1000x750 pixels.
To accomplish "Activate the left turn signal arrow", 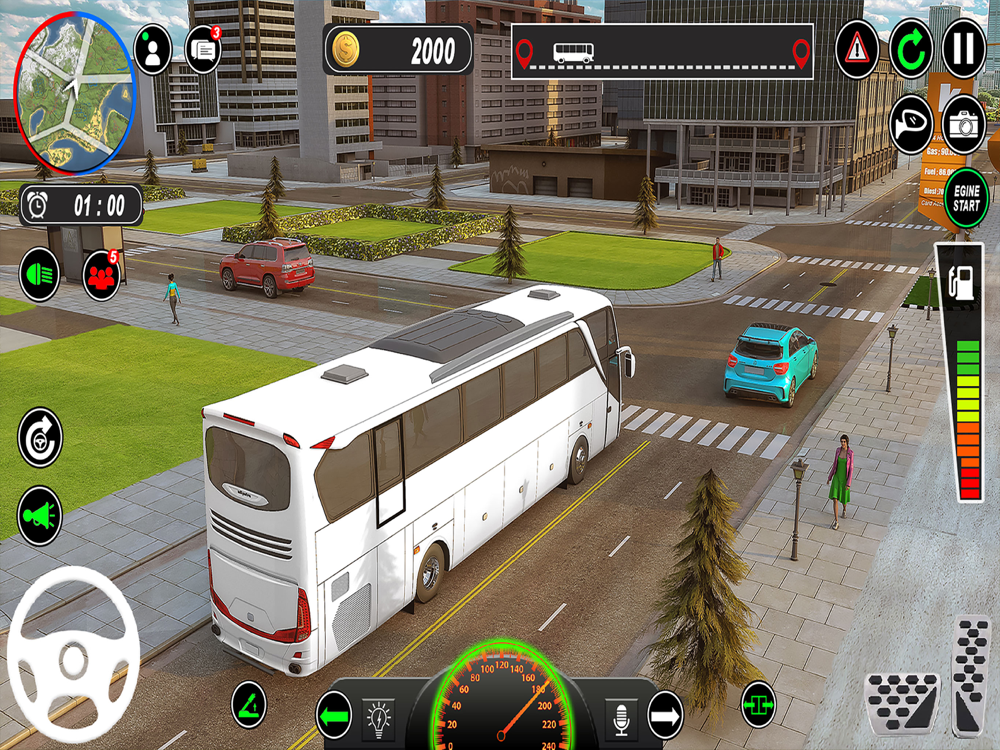I will pyautogui.click(x=334, y=715).
